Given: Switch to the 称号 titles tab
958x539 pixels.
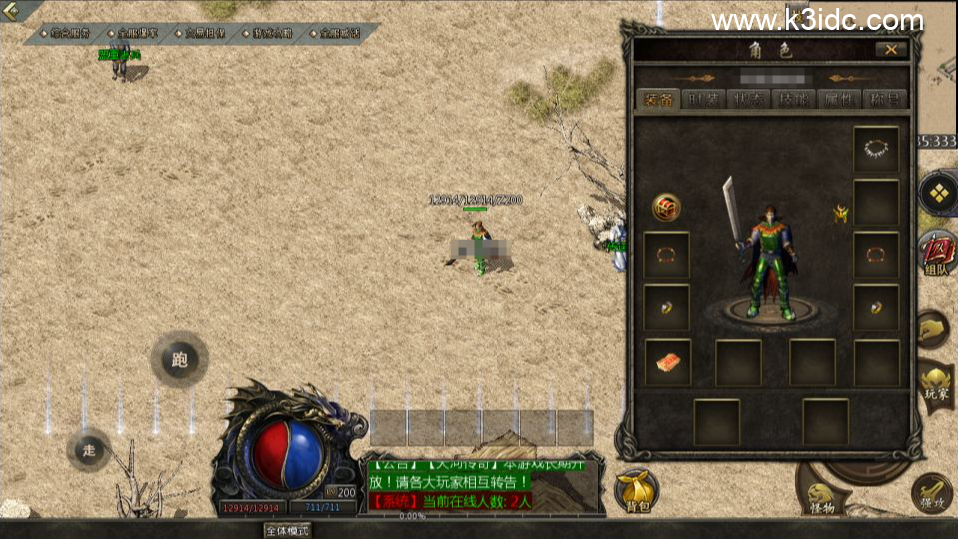Looking at the screenshot, I should click(x=883, y=99).
